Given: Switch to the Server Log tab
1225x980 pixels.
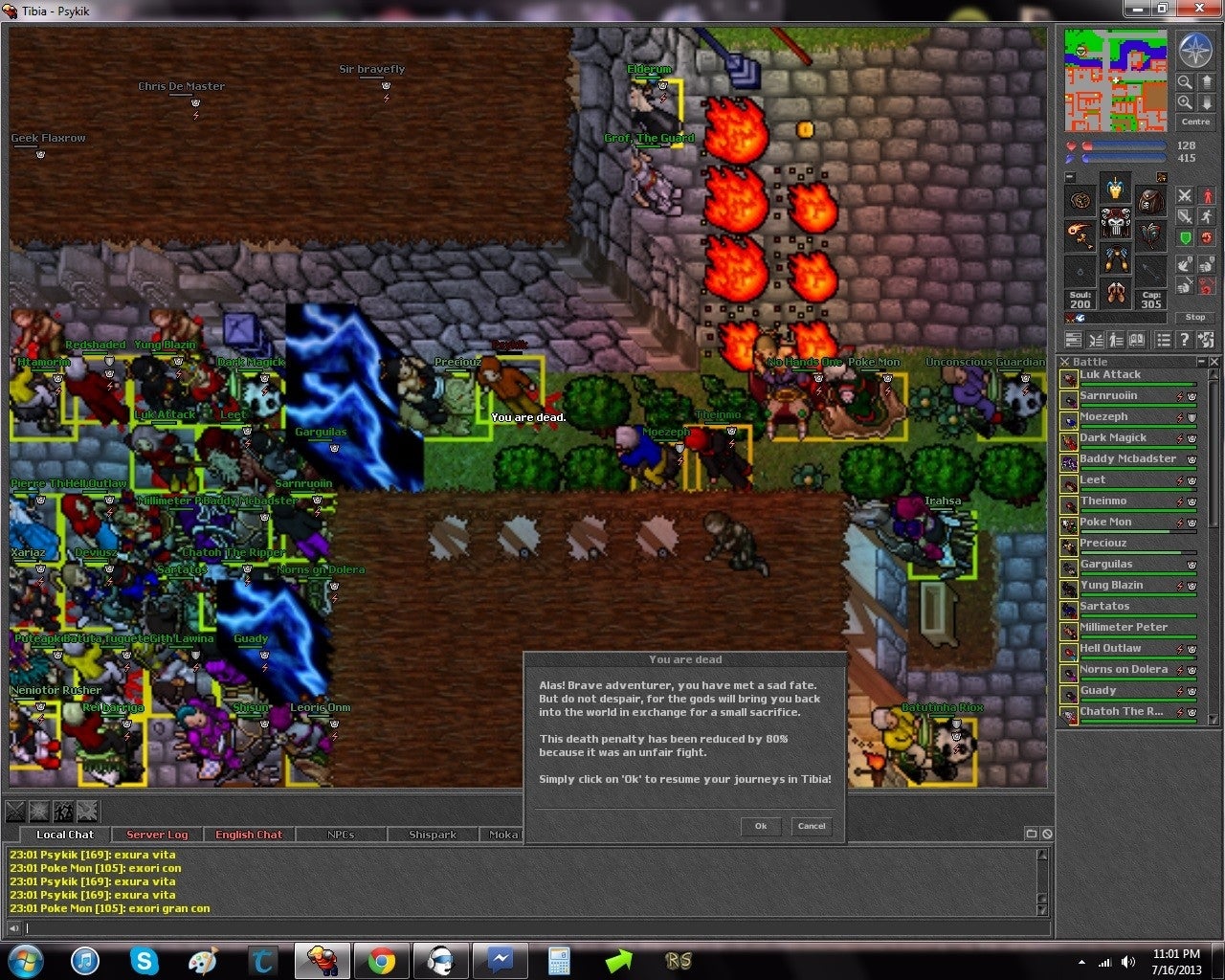Looking at the screenshot, I should tap(156, 835).
